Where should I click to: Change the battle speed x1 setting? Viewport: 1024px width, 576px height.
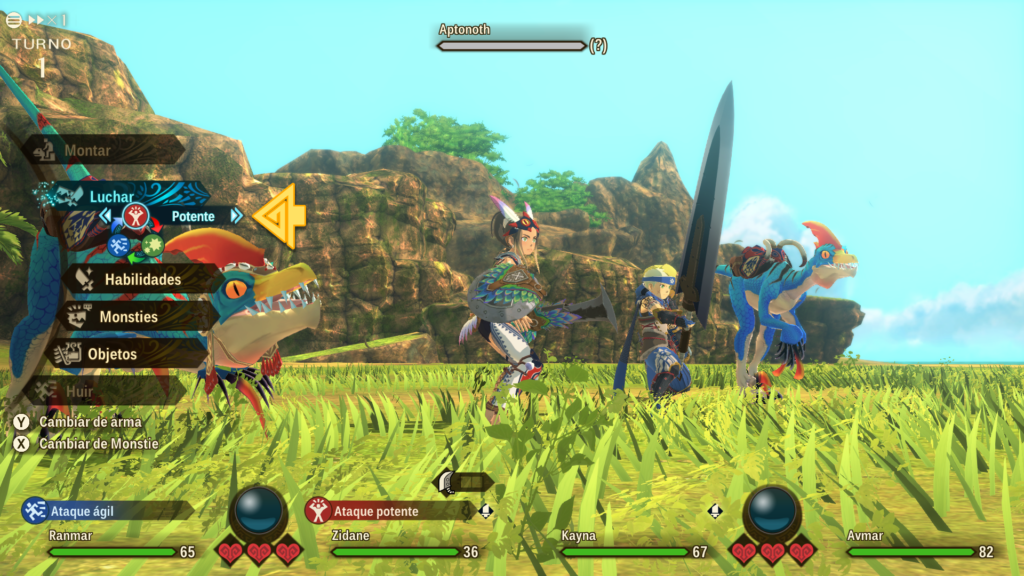click(x=48, y=20)
